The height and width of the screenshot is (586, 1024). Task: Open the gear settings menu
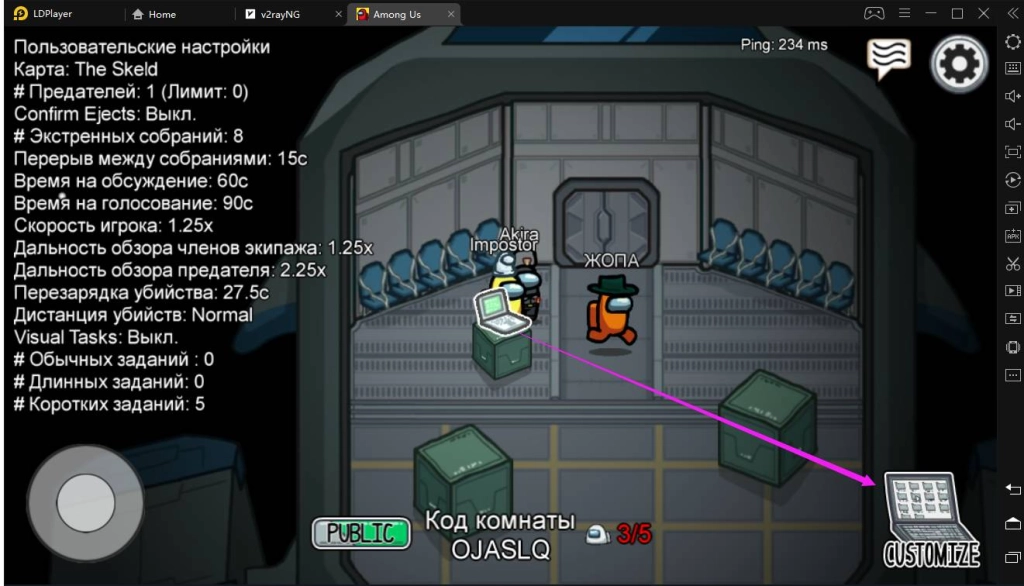[959, 64]
